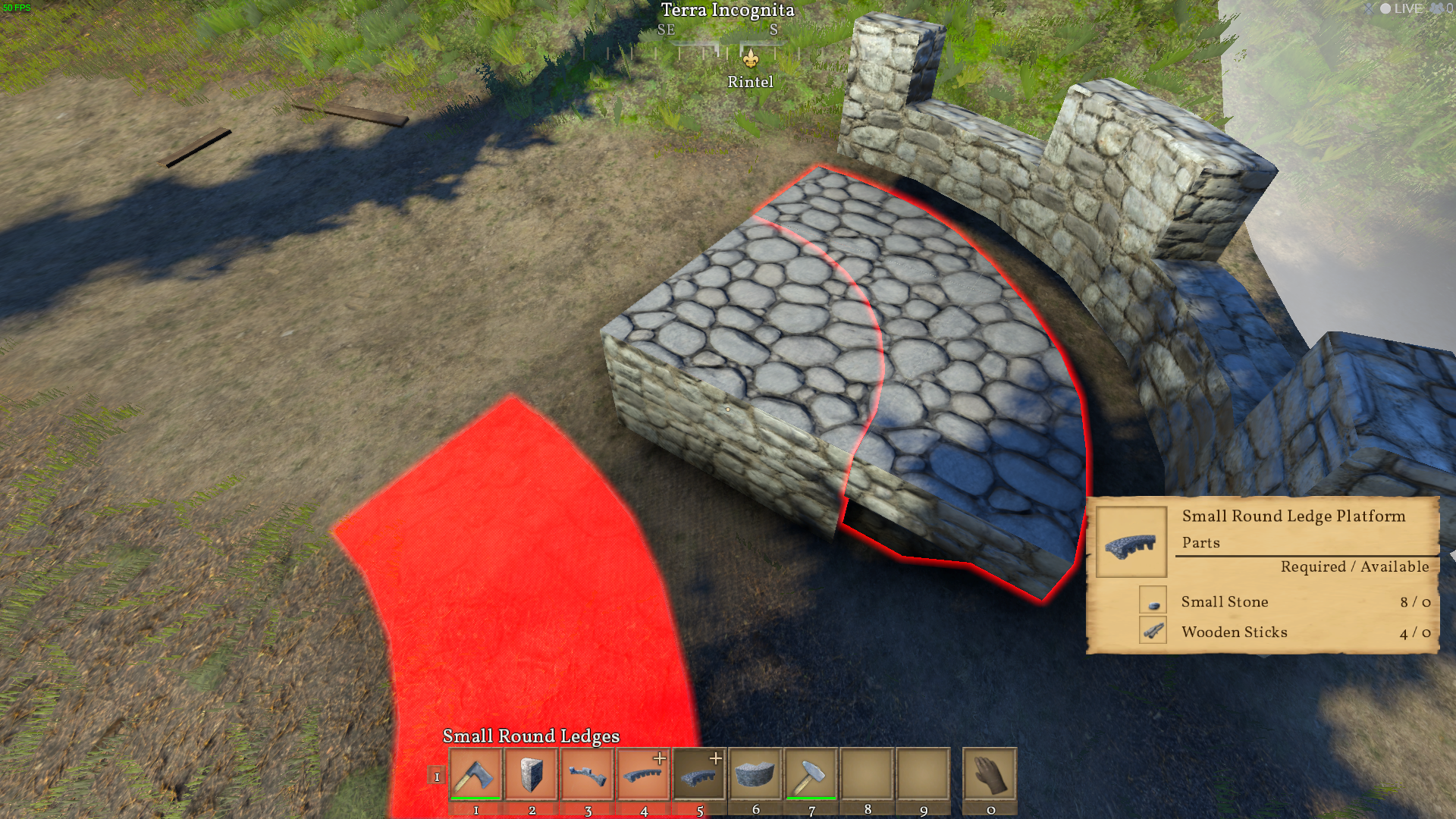Viewport: 1456px width, 819px height.
Task: Choose the curved stone block in slot 6
Action: pyautogui.click(x=755, y=774)
